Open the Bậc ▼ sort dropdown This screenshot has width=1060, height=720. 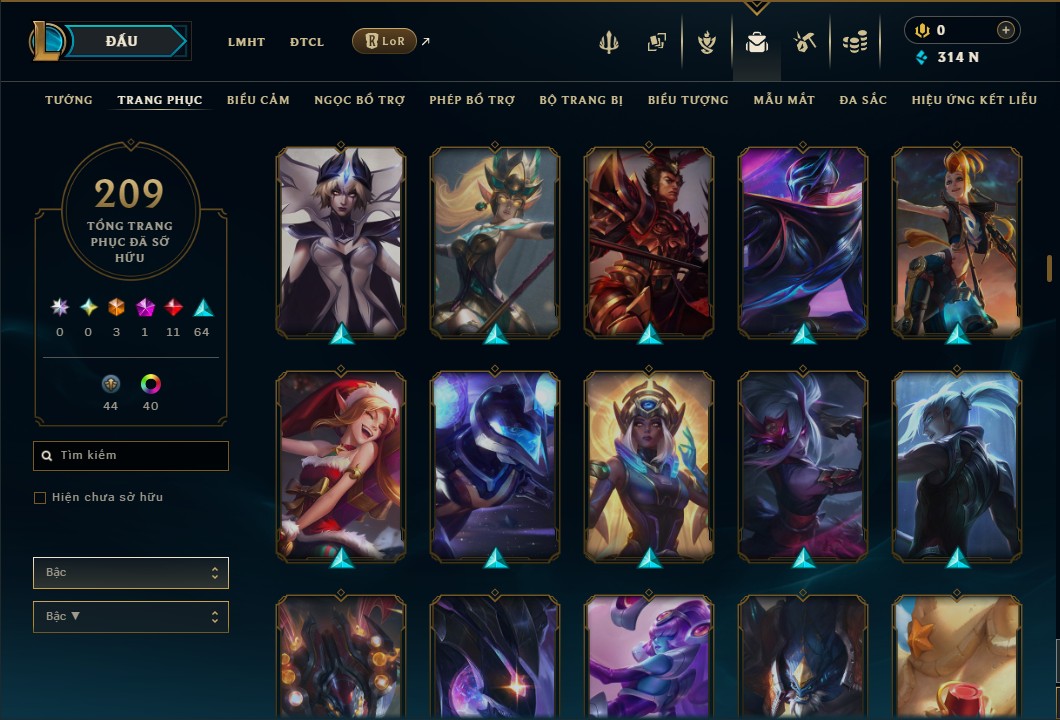pos(131,617)
